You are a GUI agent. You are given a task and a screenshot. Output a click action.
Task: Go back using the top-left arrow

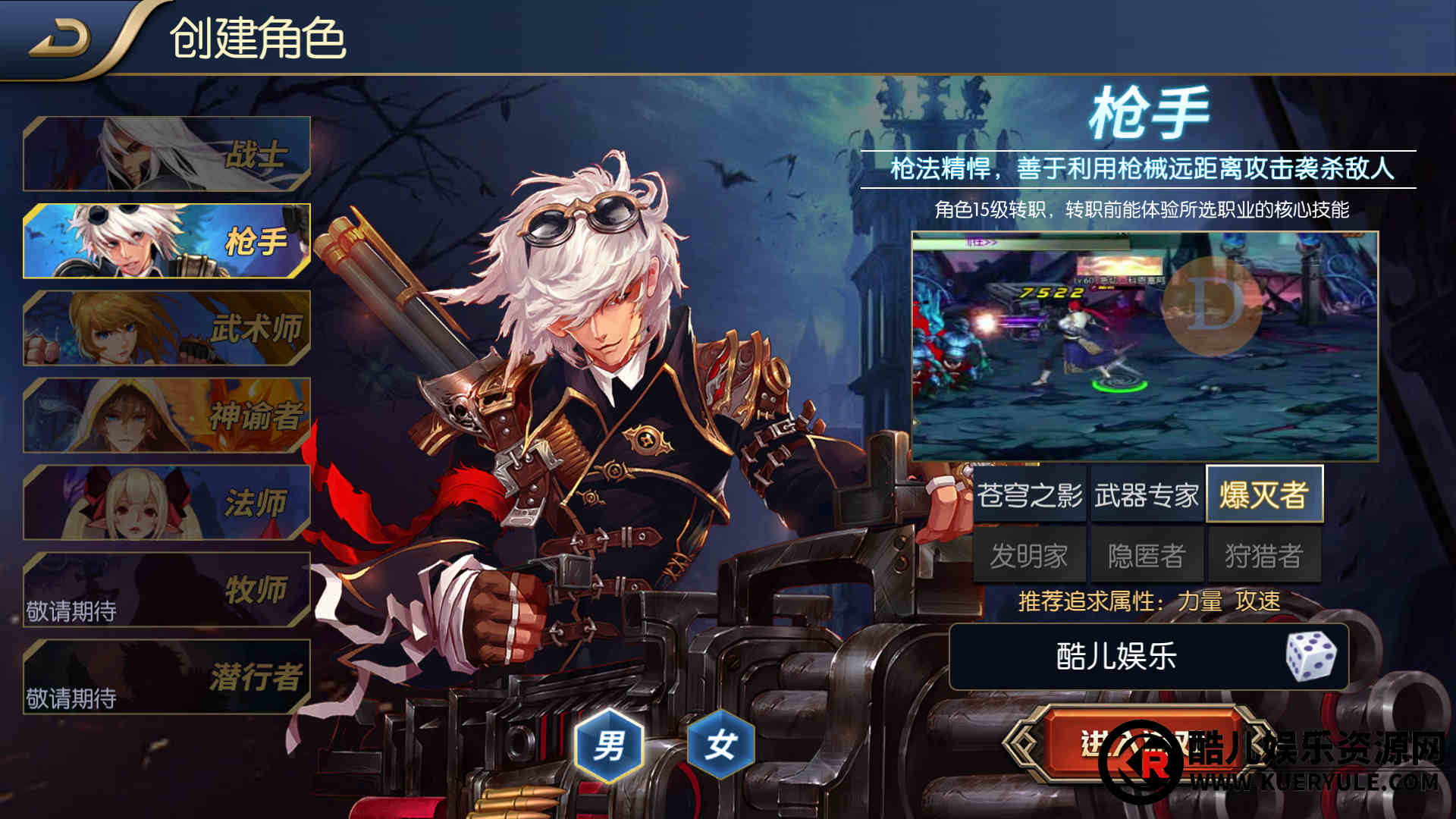(x=59, y=38)
